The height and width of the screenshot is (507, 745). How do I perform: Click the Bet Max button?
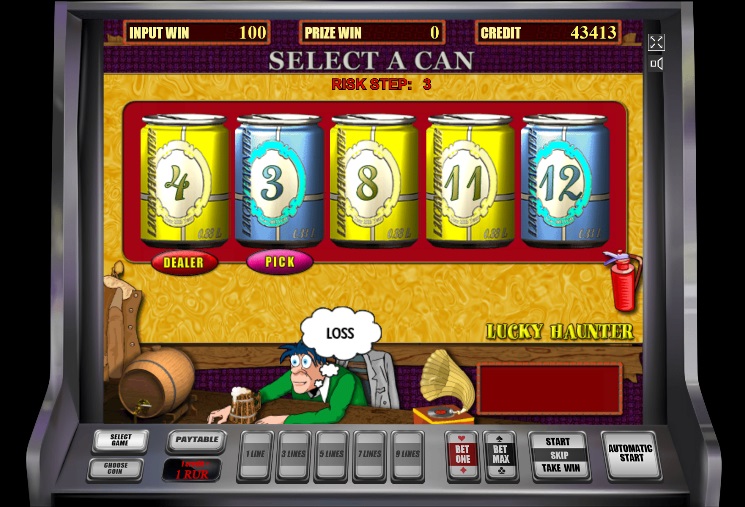pyautogui.click(x=500, y=454)
